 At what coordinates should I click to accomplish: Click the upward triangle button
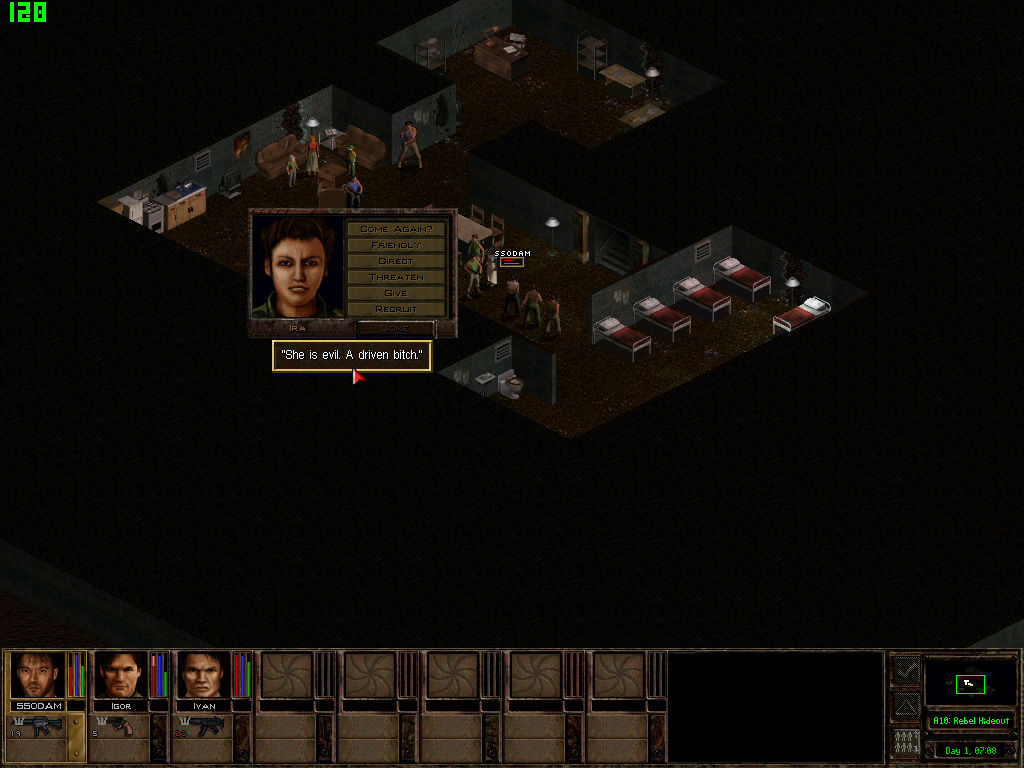pyautogui.click(x=905, y=706)
